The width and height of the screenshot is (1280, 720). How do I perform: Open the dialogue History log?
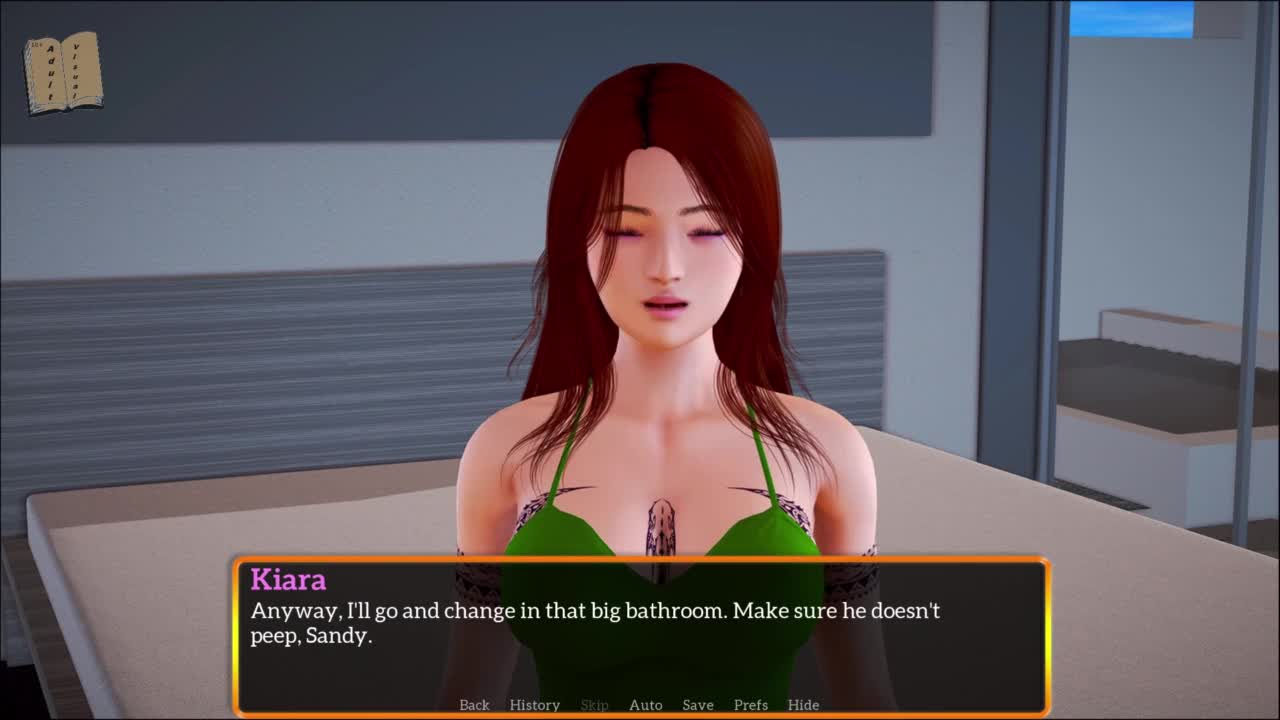(x=534, y=705)
